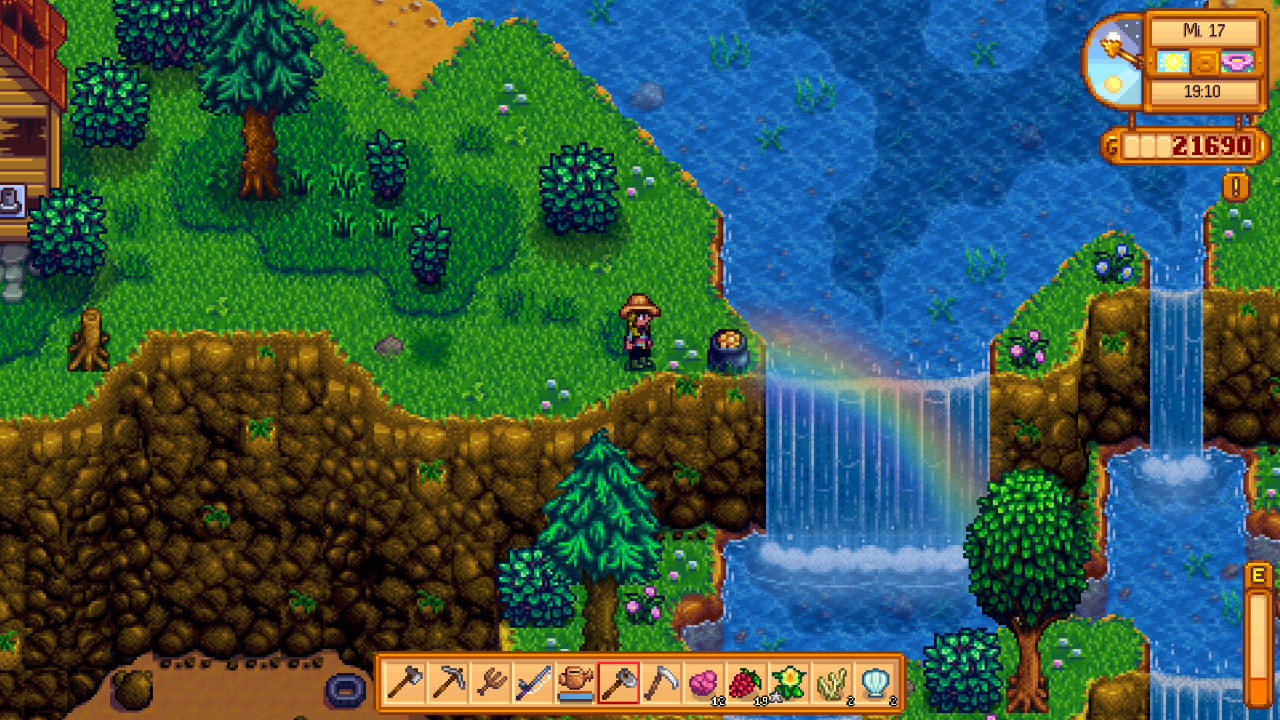Choose the three-pronged fork tool slot
The height and width of the screenshot is (720, 1280).
[x=489, y=683]
